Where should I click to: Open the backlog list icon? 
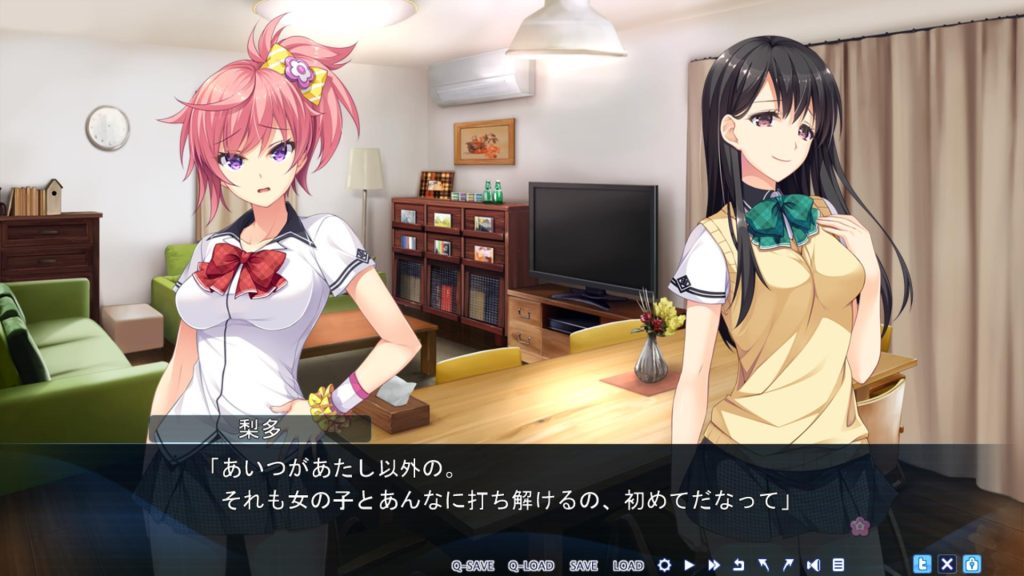[838, 565]
